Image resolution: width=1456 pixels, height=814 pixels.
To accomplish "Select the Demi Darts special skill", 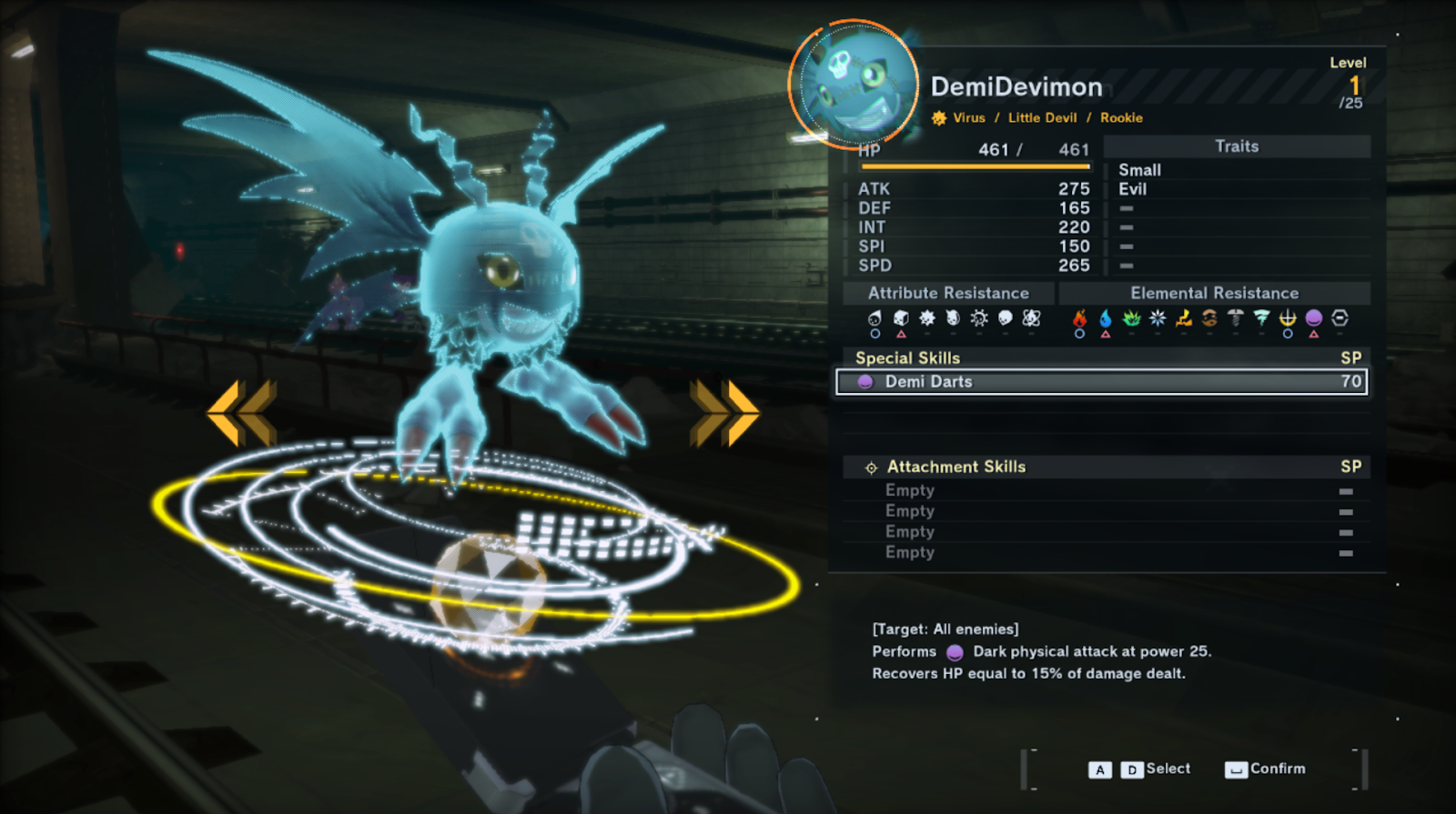I will tap(1101, 382).
